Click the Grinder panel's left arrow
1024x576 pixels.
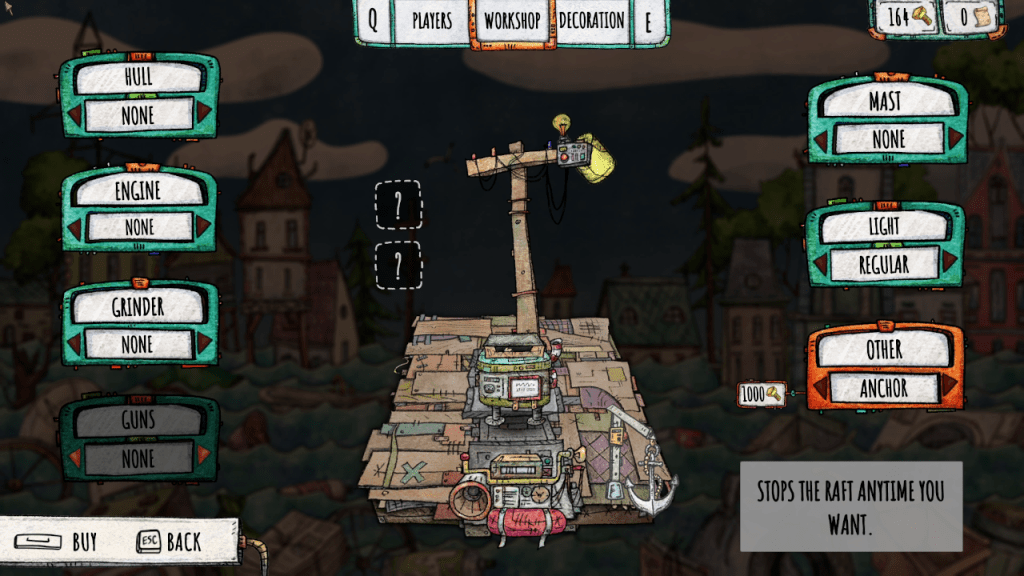74,344
